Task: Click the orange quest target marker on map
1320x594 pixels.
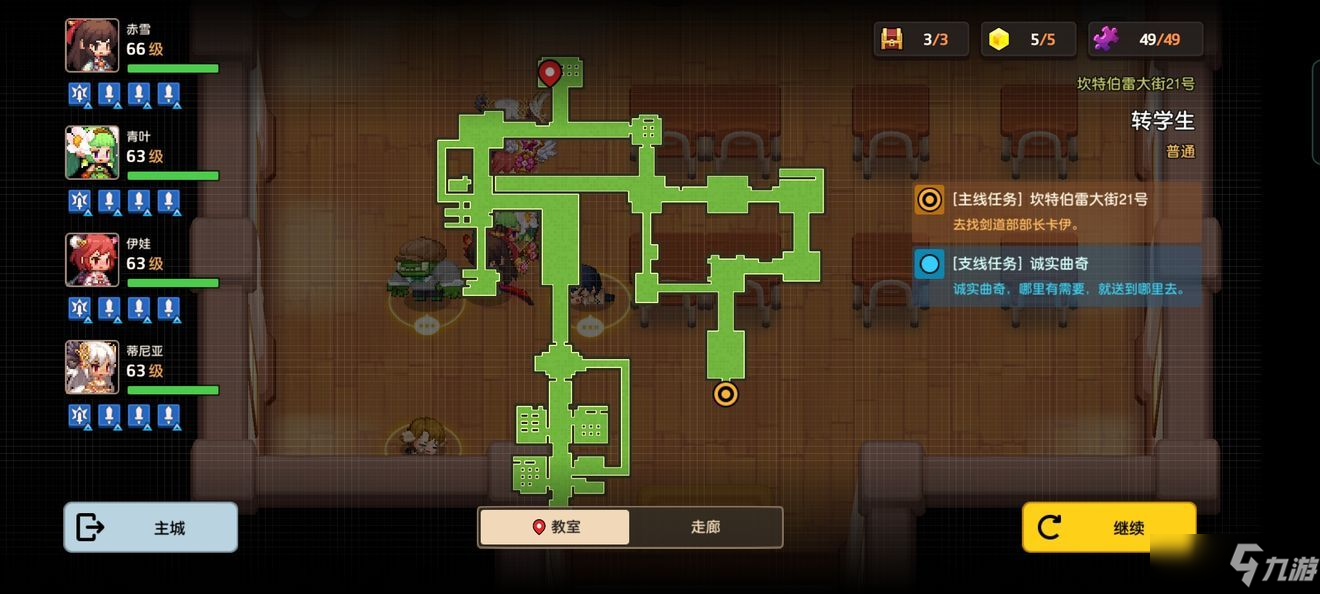Action: click(x=725, y=394)
